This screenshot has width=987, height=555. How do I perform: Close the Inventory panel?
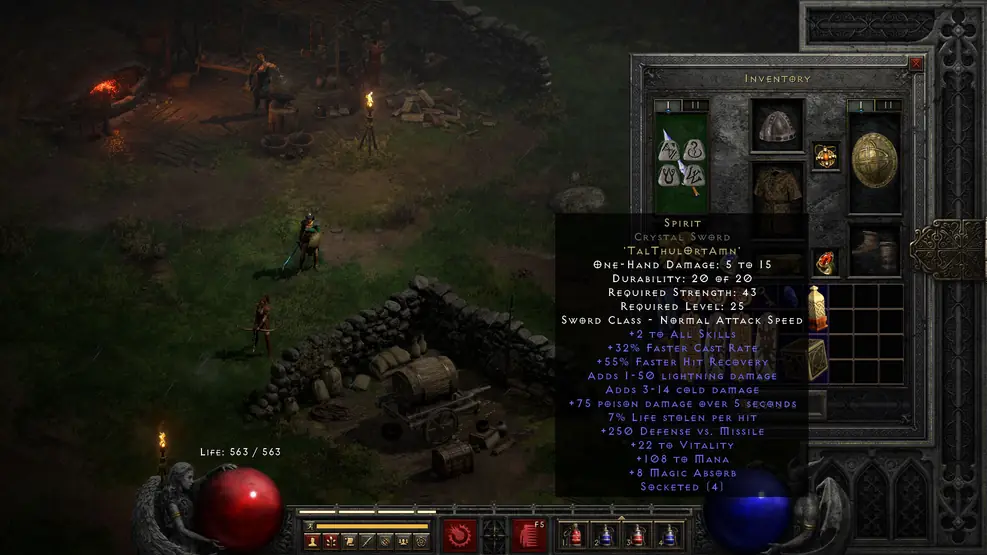point(916,63)
